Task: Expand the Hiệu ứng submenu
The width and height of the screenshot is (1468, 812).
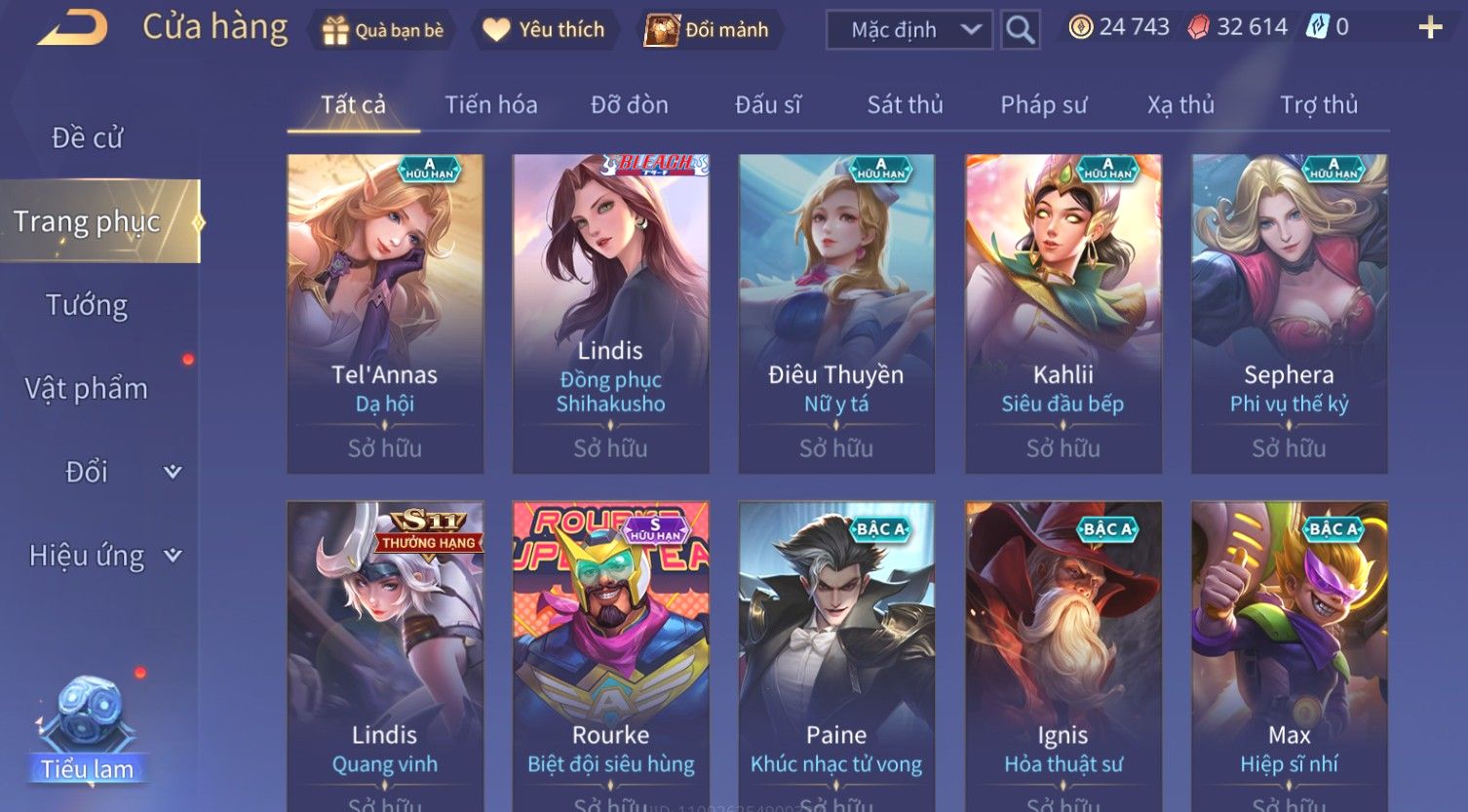Action: coord(102,556)
